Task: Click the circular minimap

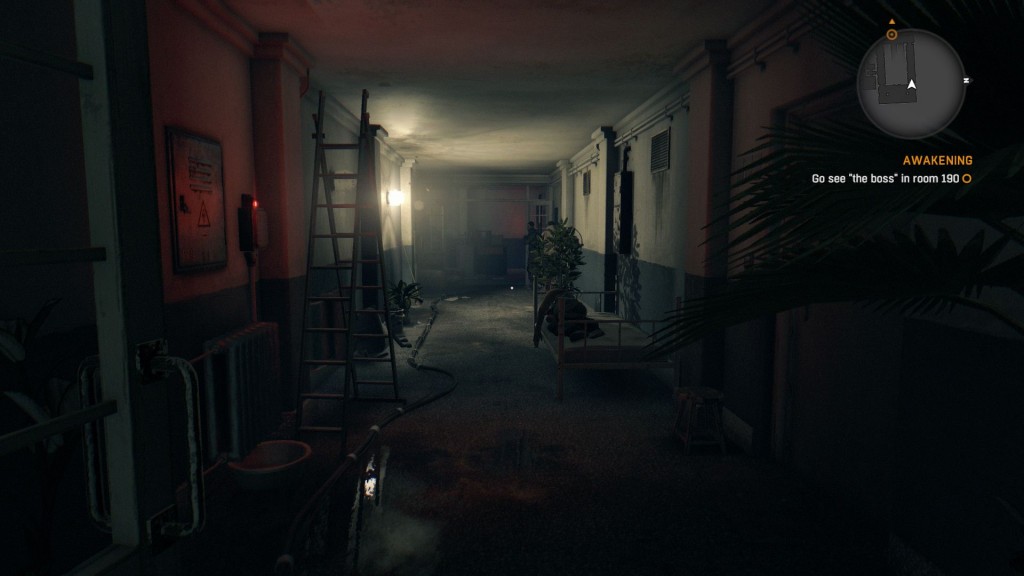Action: click(910, 84)
